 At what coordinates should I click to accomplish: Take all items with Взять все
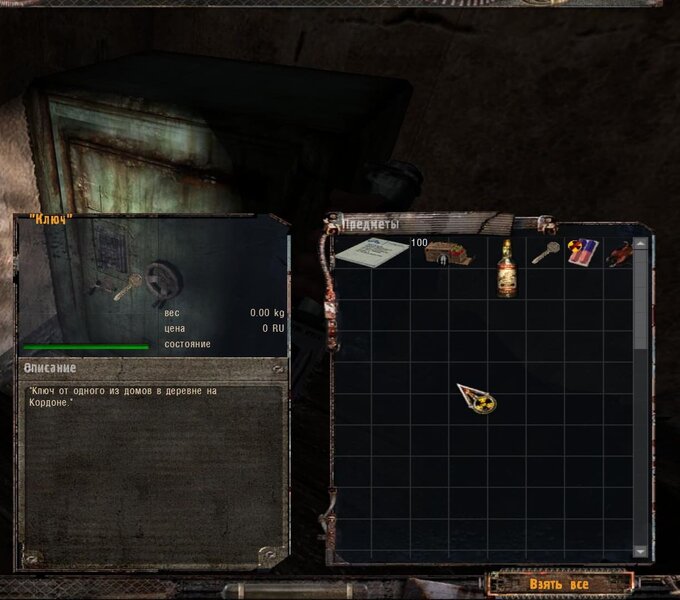click(x=560, y=583)
